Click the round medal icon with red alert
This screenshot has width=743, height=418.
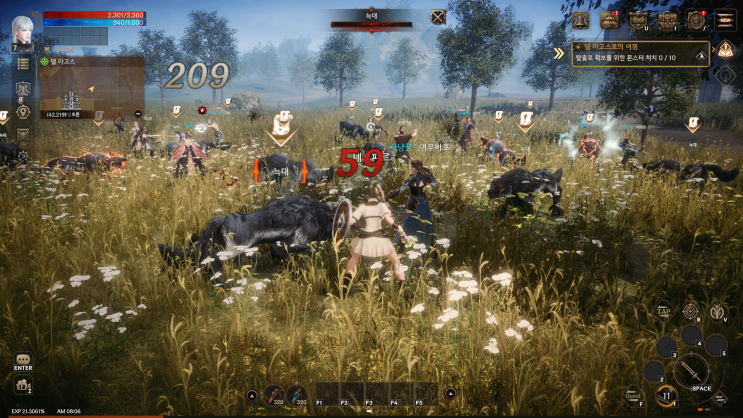[696, 19]
